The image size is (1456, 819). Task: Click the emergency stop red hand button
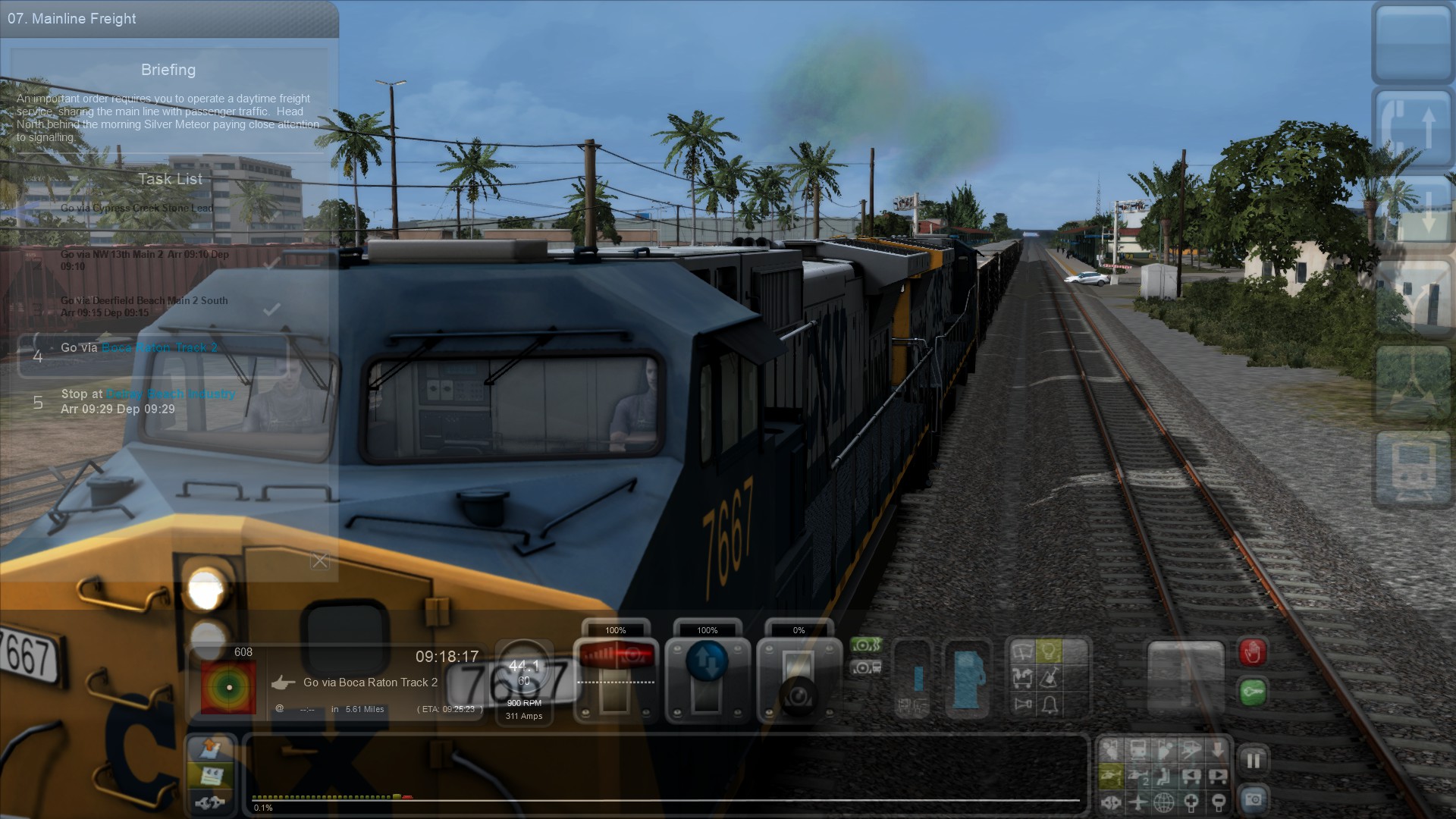(x=1252, y=652)
